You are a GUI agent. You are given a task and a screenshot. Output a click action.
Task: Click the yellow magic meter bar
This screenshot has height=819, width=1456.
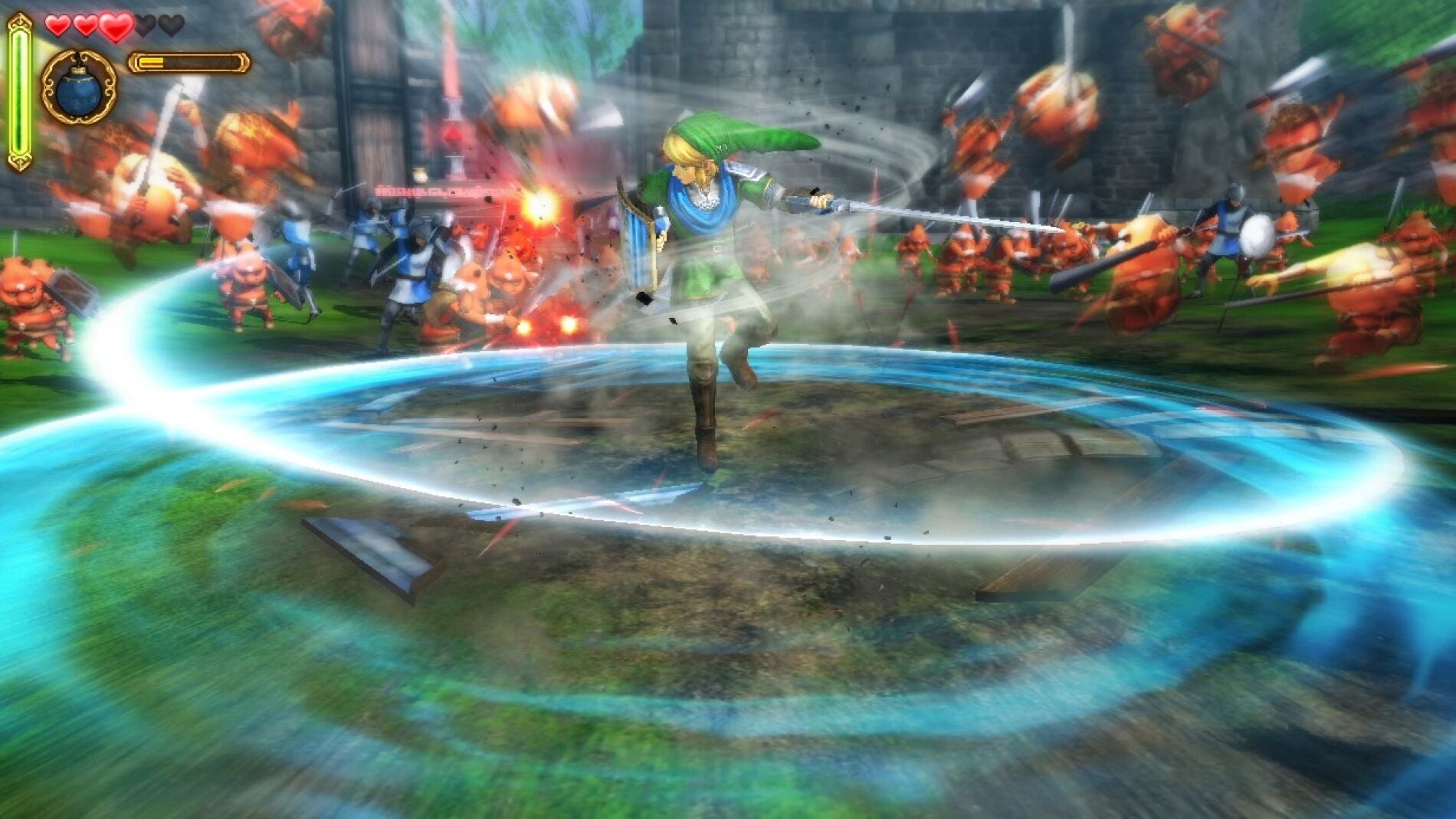(151, 63)
